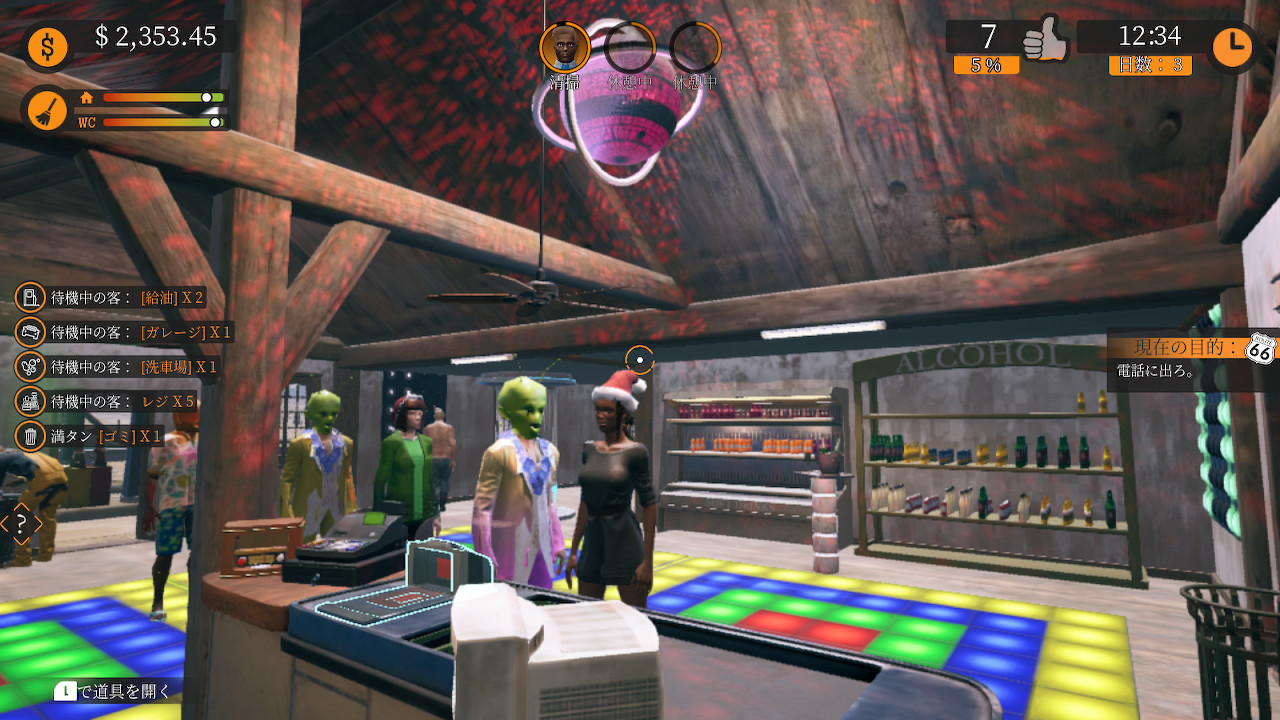
Task: Select the first 休憩中 employee circle
Action: click(630, 46)
